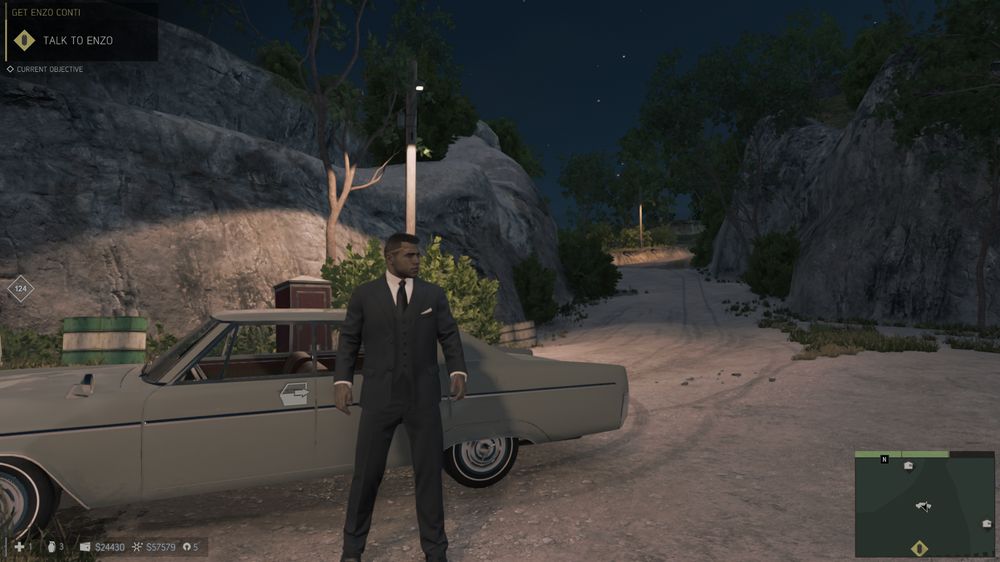
Task: Click the player arrow on the minimap
Action: 924,506
